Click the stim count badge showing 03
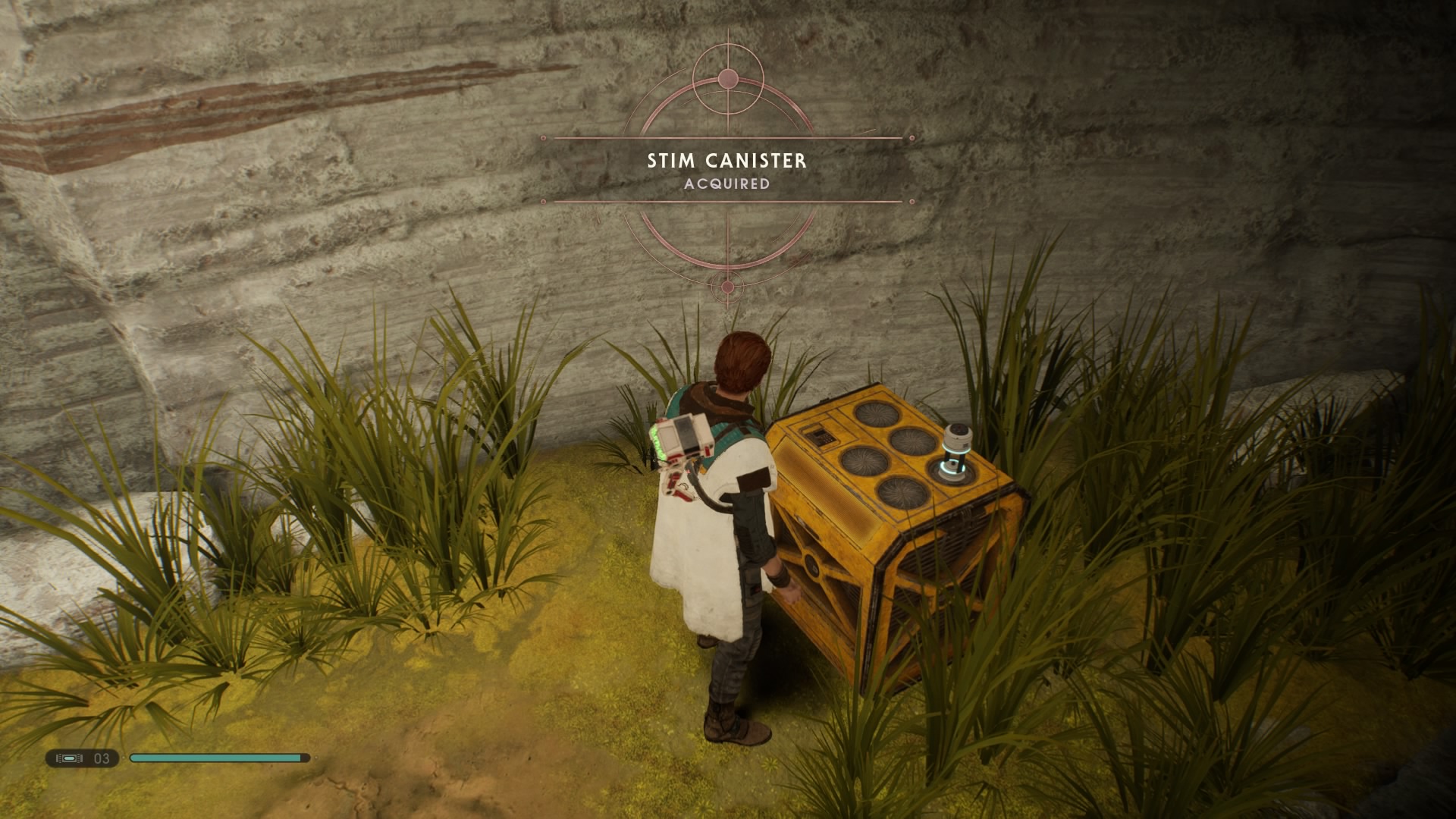1456x819 pixels. click(x=101, y=758)
